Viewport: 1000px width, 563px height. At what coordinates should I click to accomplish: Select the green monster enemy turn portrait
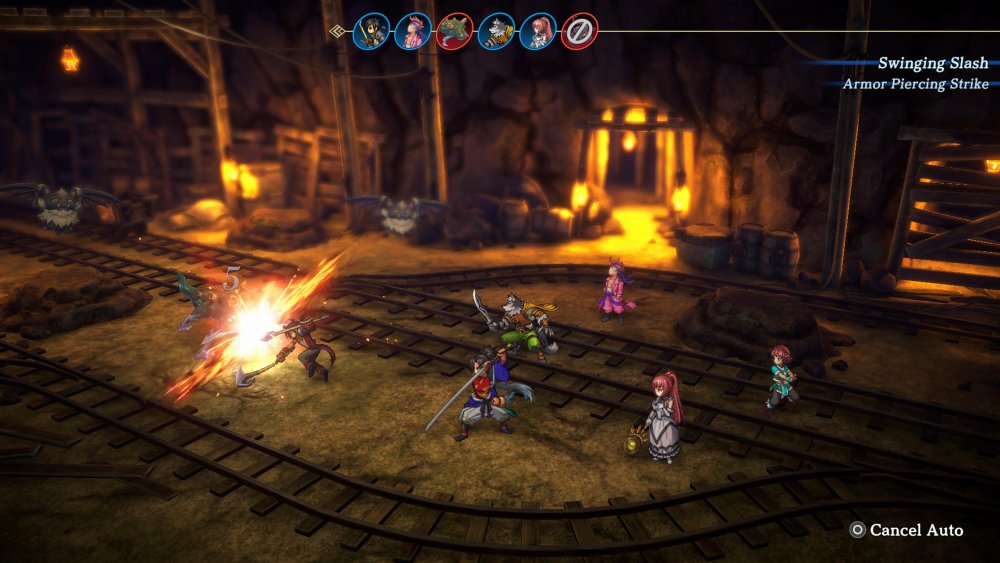coord(454,31)
